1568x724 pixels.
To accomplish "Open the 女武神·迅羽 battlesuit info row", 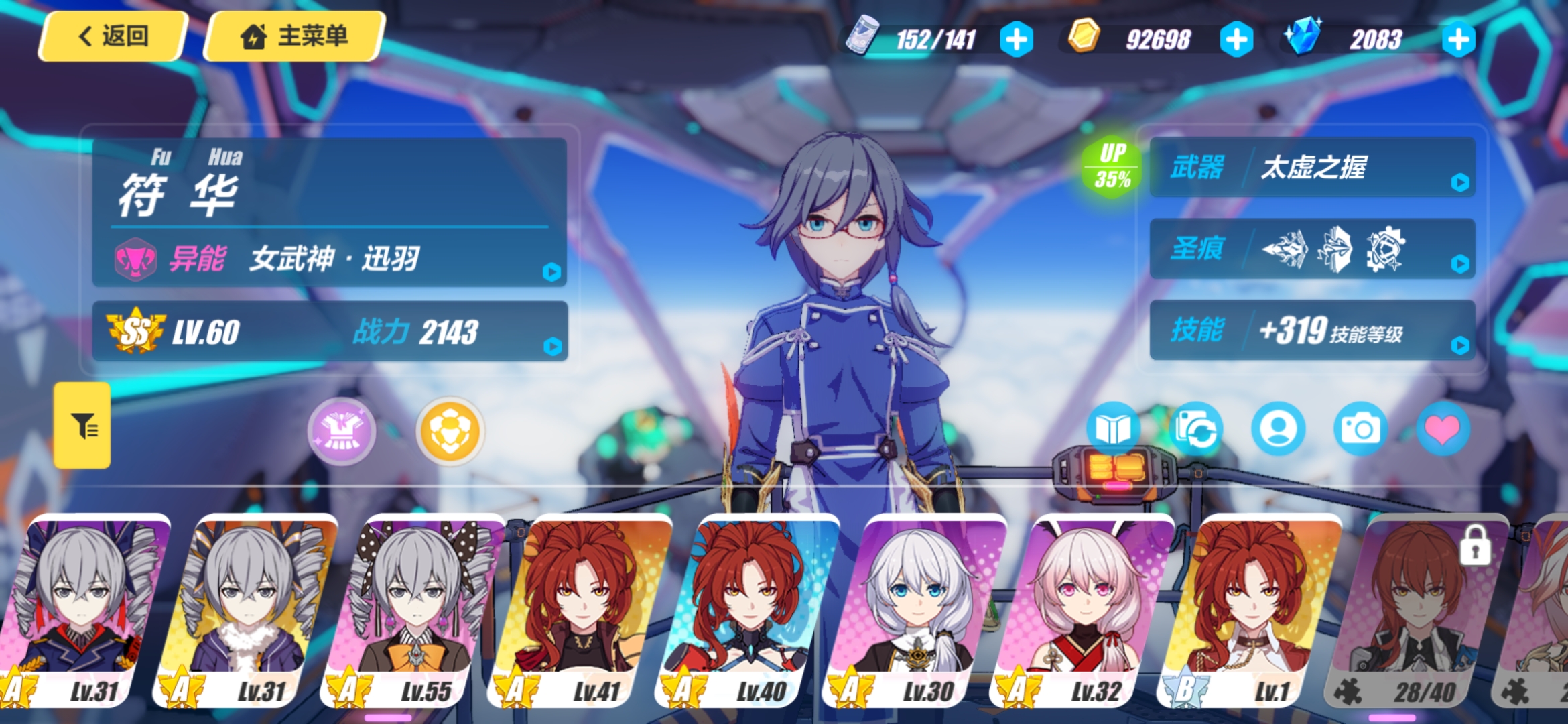I will pos(330,259).
